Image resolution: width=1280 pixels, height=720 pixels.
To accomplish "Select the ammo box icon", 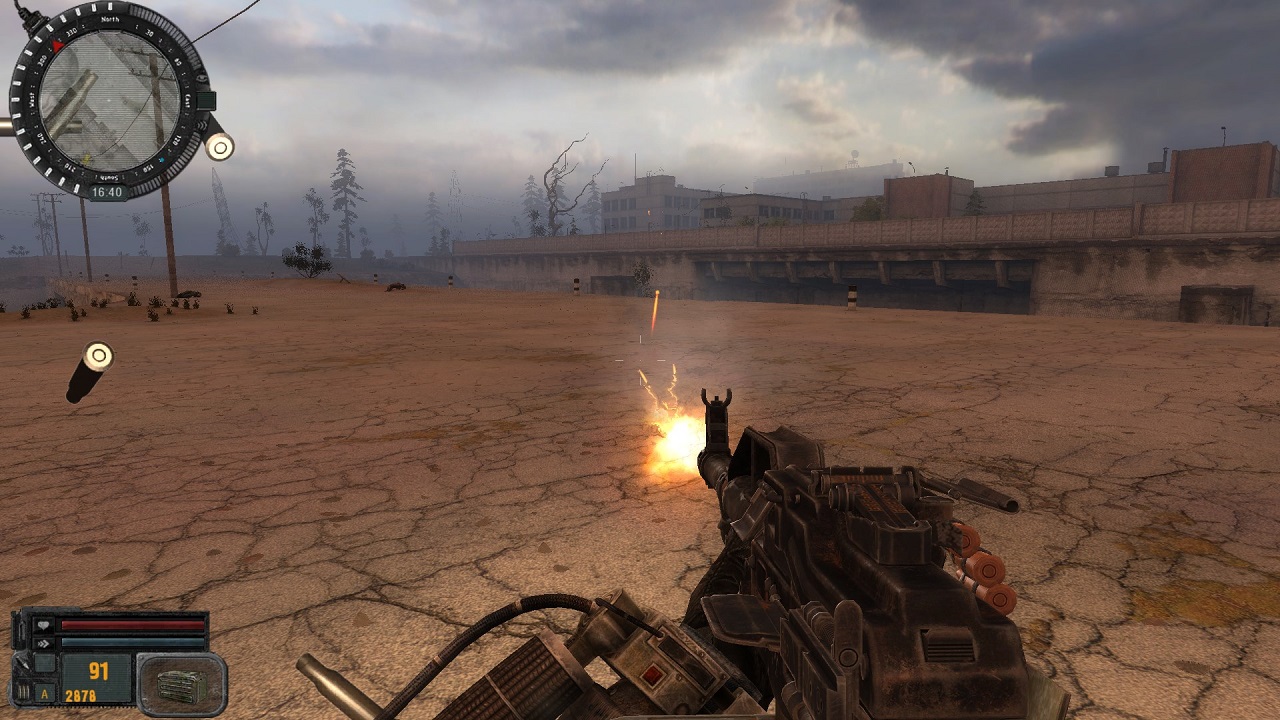I will [181, 684].
